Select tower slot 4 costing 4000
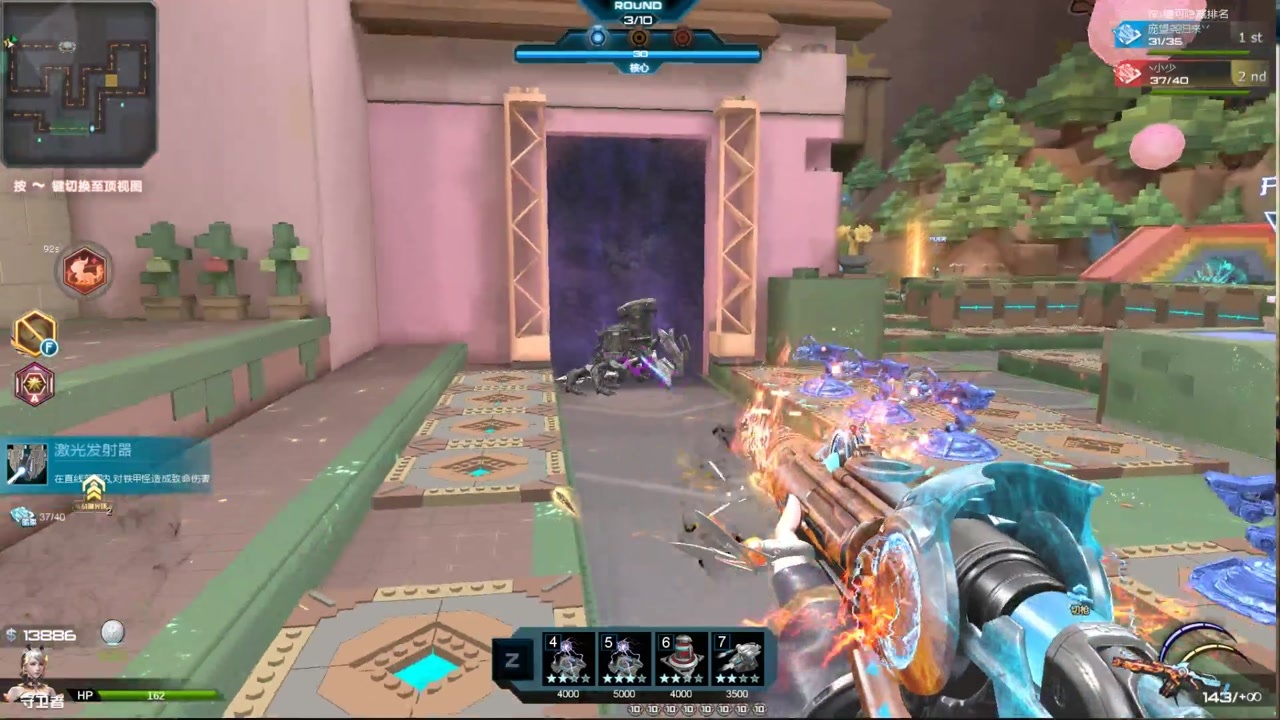1280x720 pixels. (568, 660)
